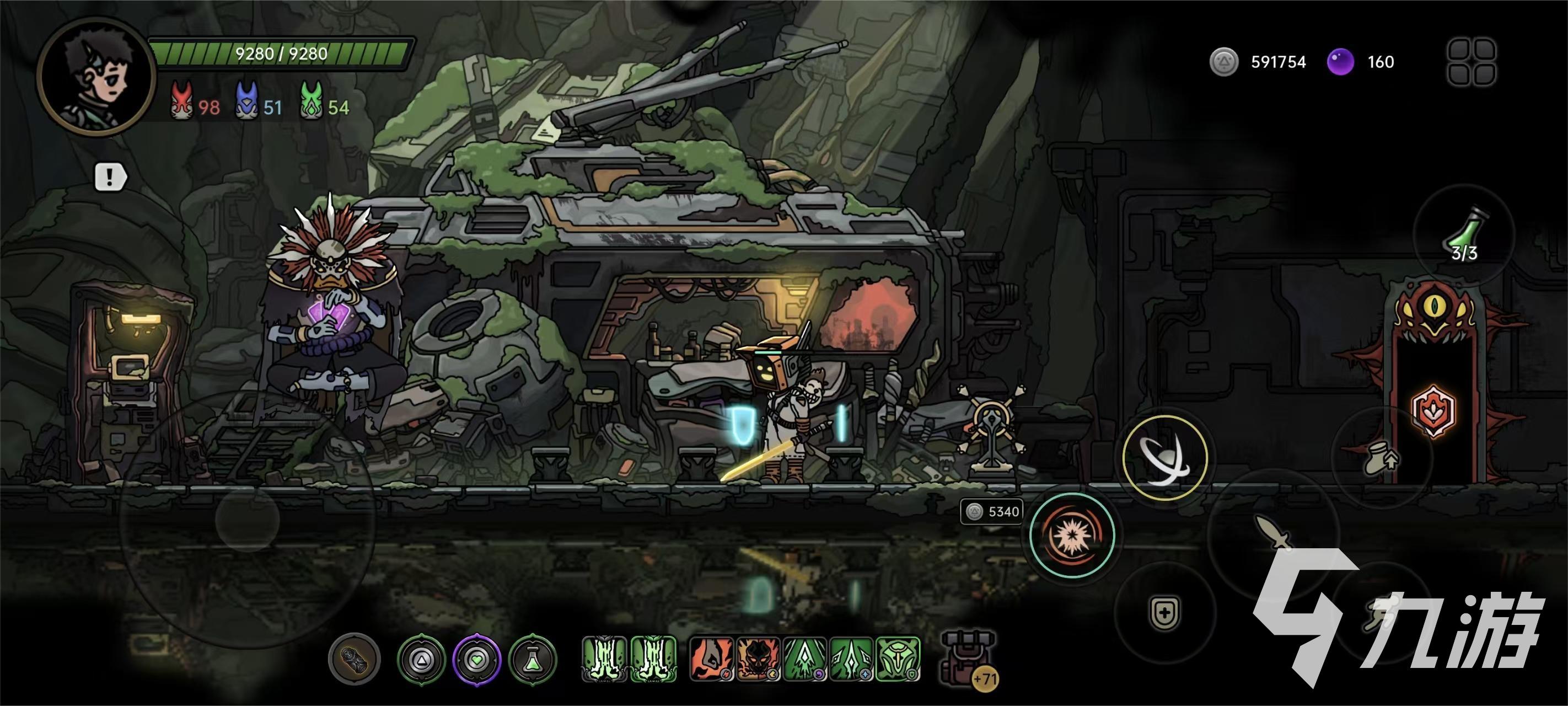The height and width of the screenshot is (706, 1568).
Task: Select the round green flask buff
Action: click(x=533, y=659)
